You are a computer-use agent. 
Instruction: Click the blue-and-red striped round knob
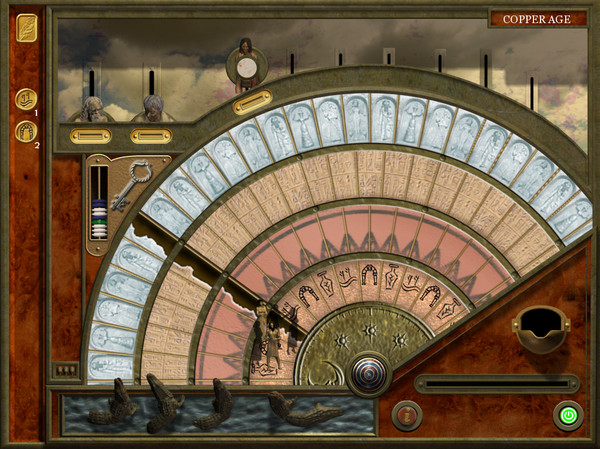pos(367,376)
